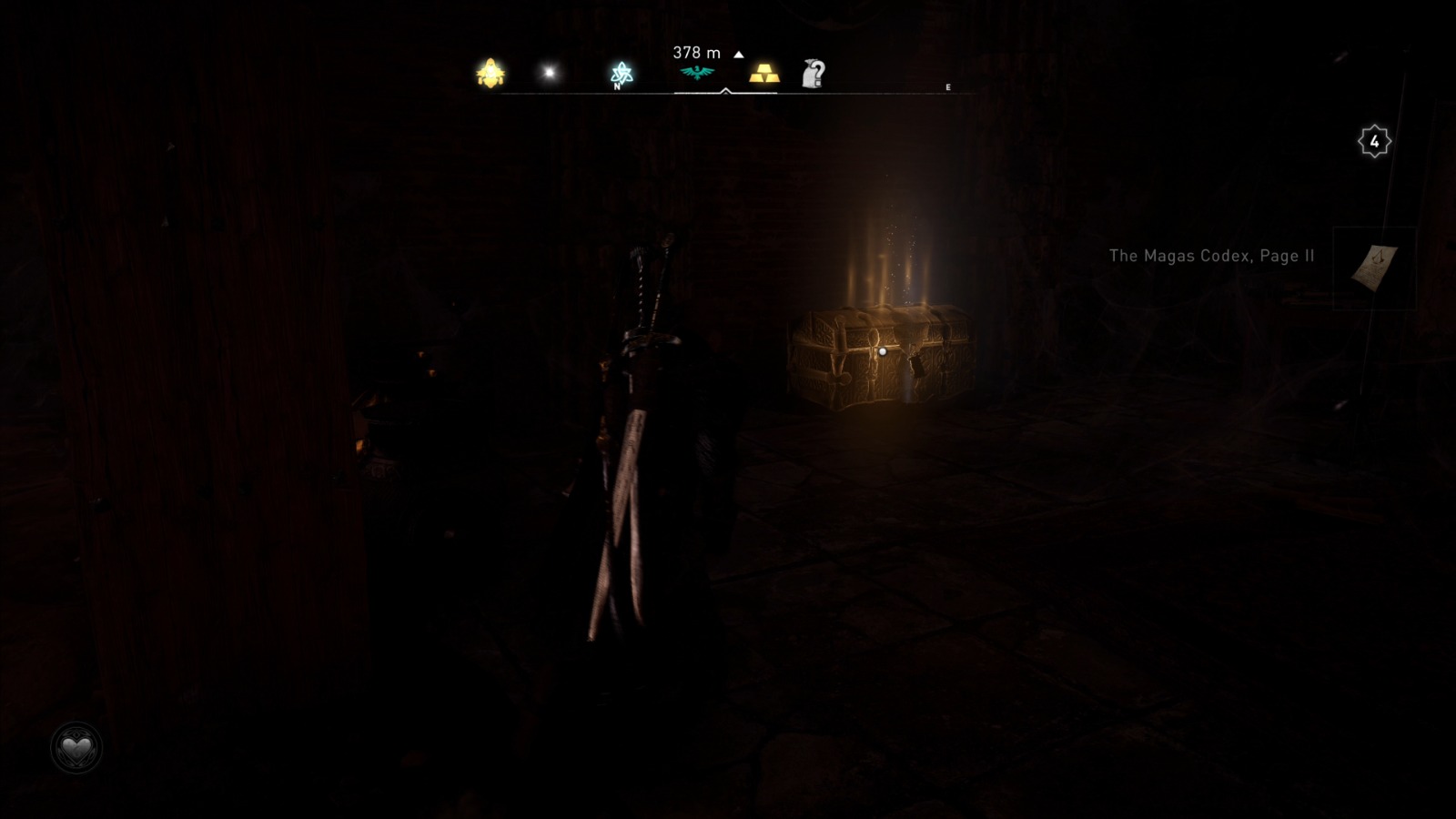Click the blue ability synchronization icon on the compass

click(x=620, y=72)
